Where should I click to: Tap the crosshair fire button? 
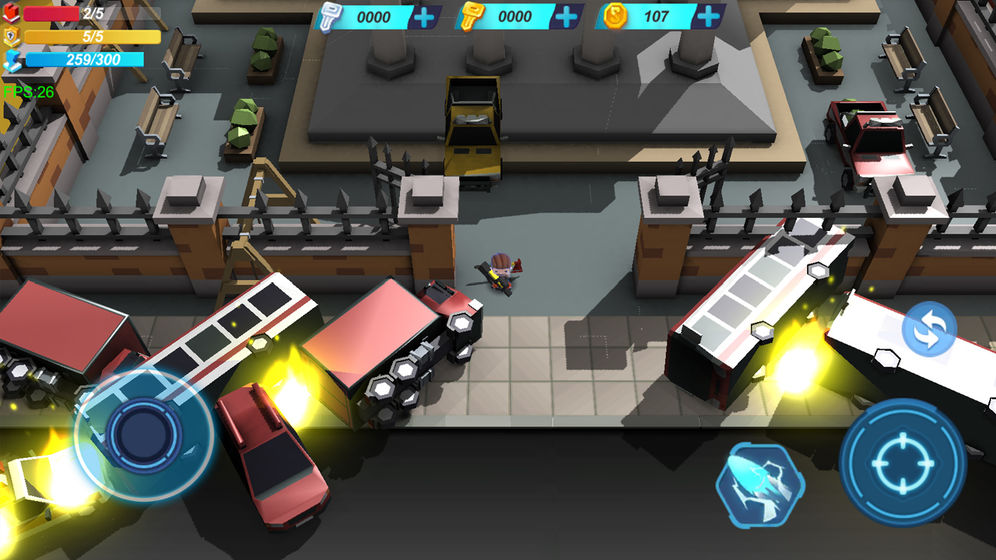pyautogui.click(x=901, y=461)
